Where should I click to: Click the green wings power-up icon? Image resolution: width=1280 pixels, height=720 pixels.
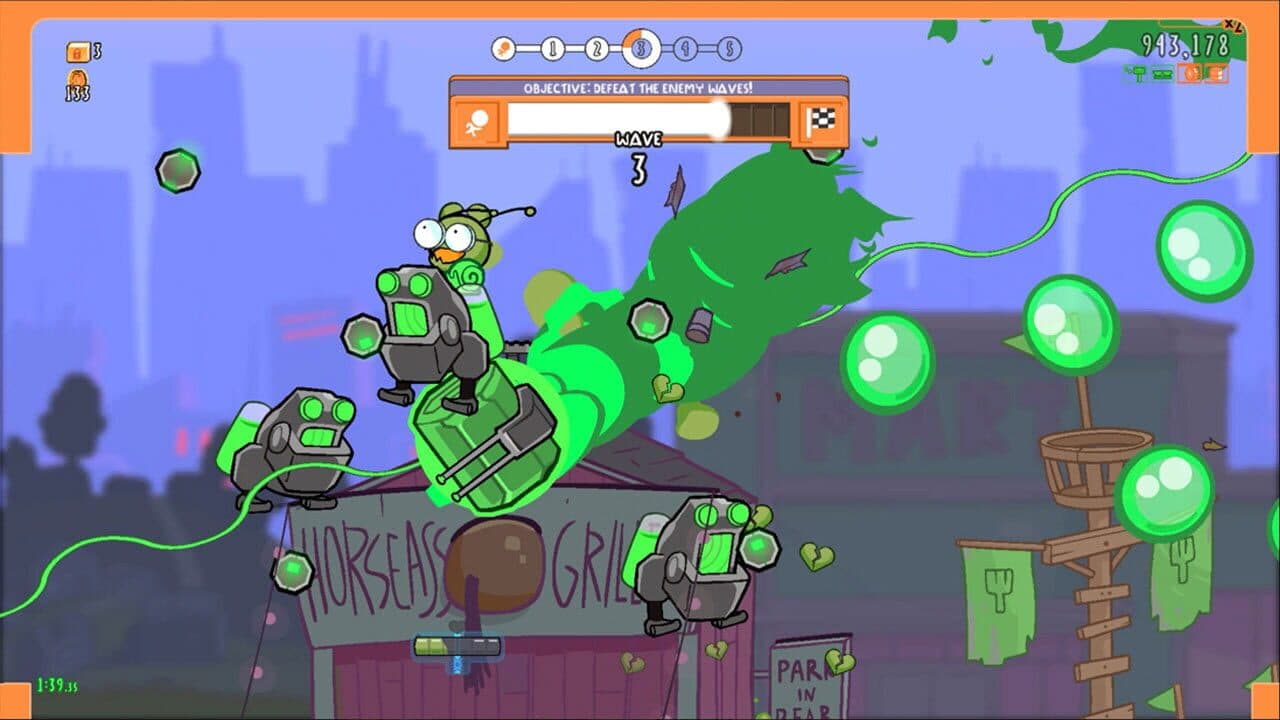[x=1161, y=73]
